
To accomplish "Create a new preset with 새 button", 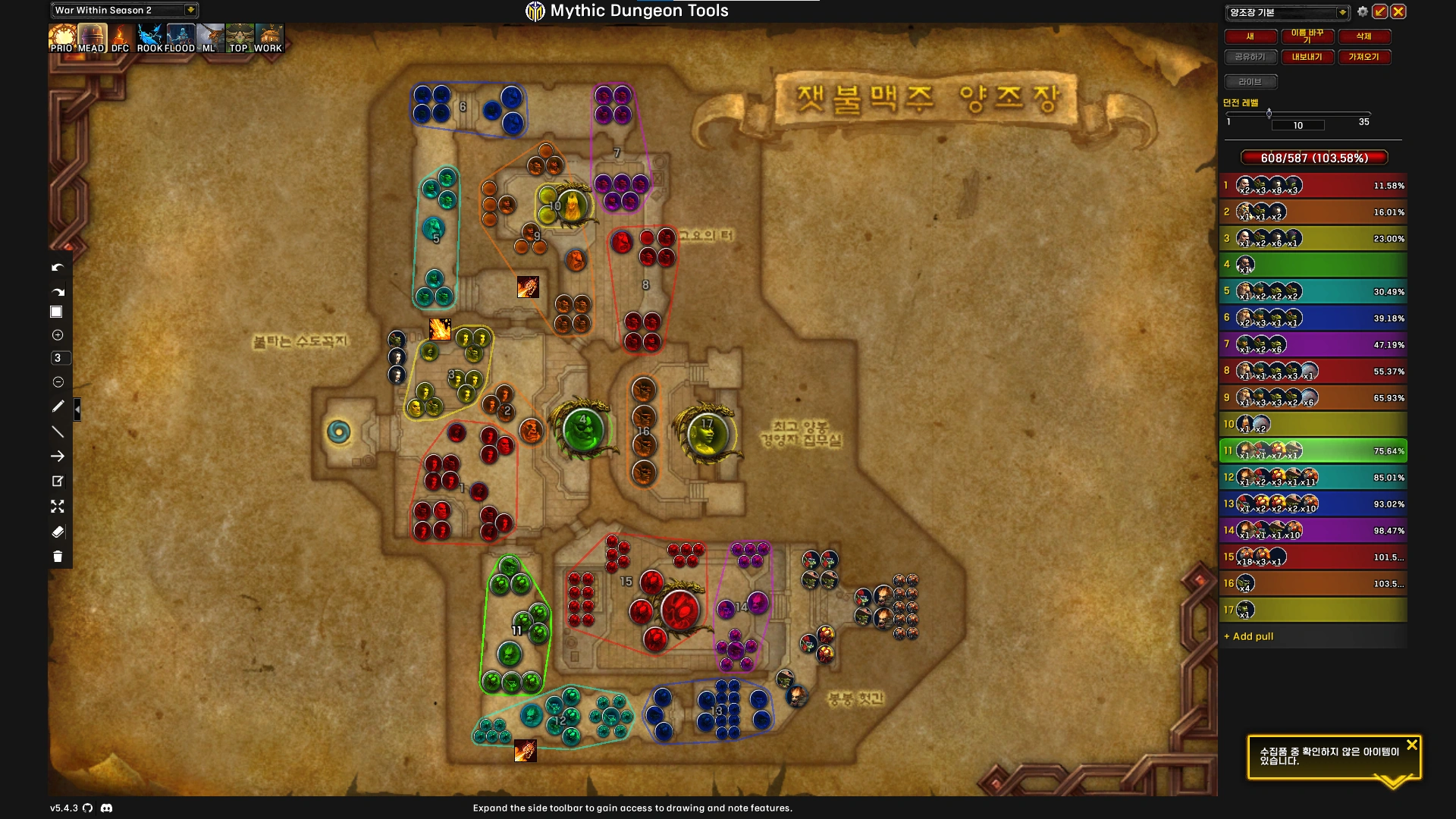I will point(1250,36).
